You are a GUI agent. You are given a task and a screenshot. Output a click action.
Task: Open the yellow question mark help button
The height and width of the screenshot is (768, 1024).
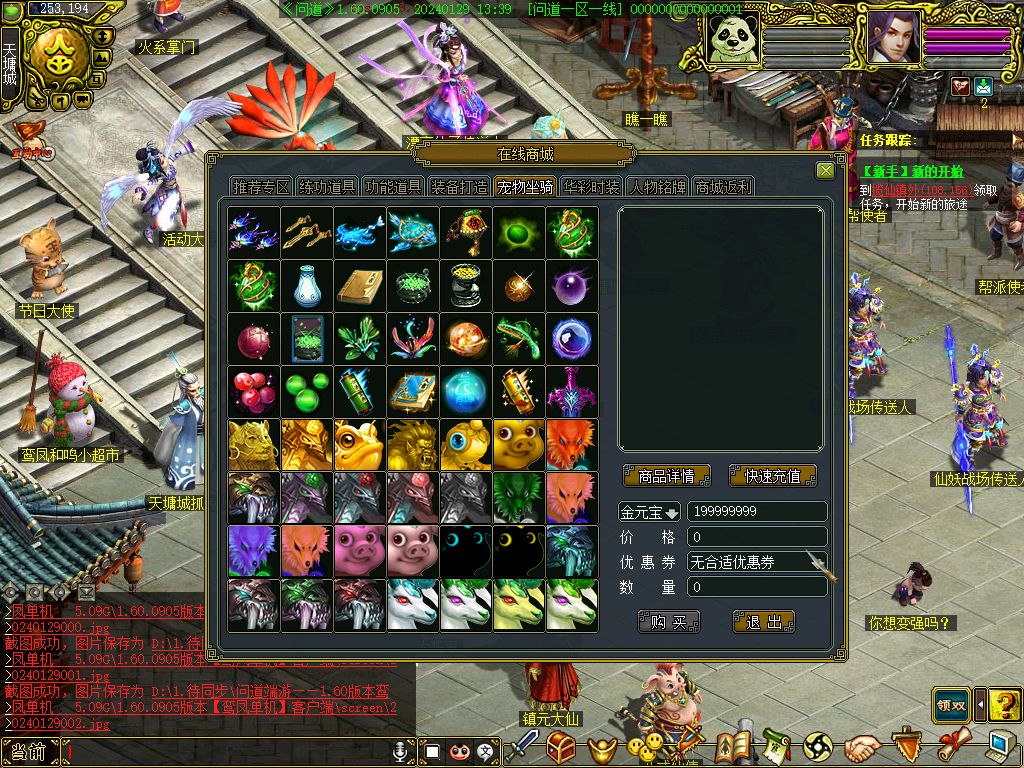click(x=1004, y=705)
